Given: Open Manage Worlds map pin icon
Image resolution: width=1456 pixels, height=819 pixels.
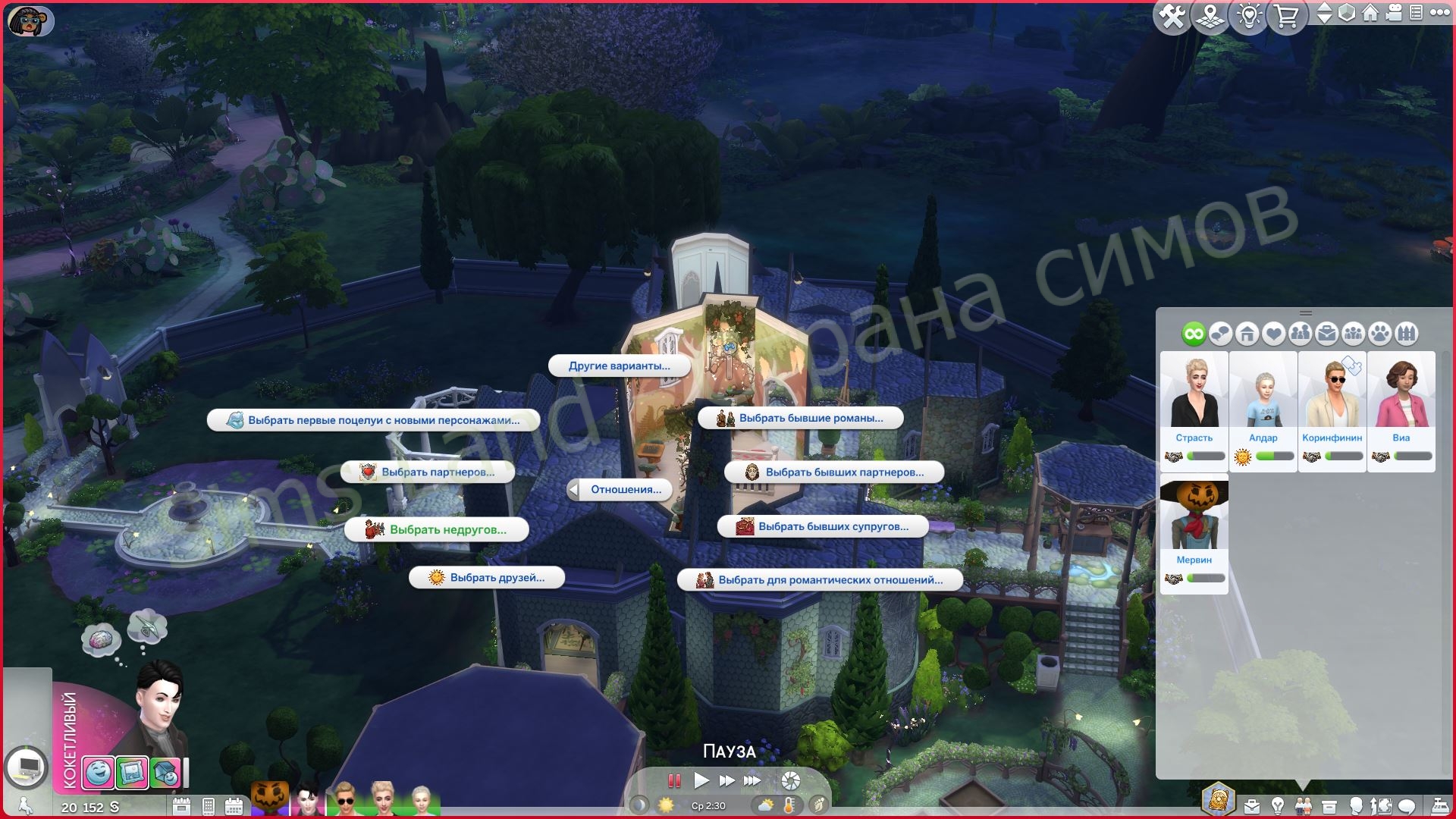Looking at the screenshot, I should tap(1210, 17).
